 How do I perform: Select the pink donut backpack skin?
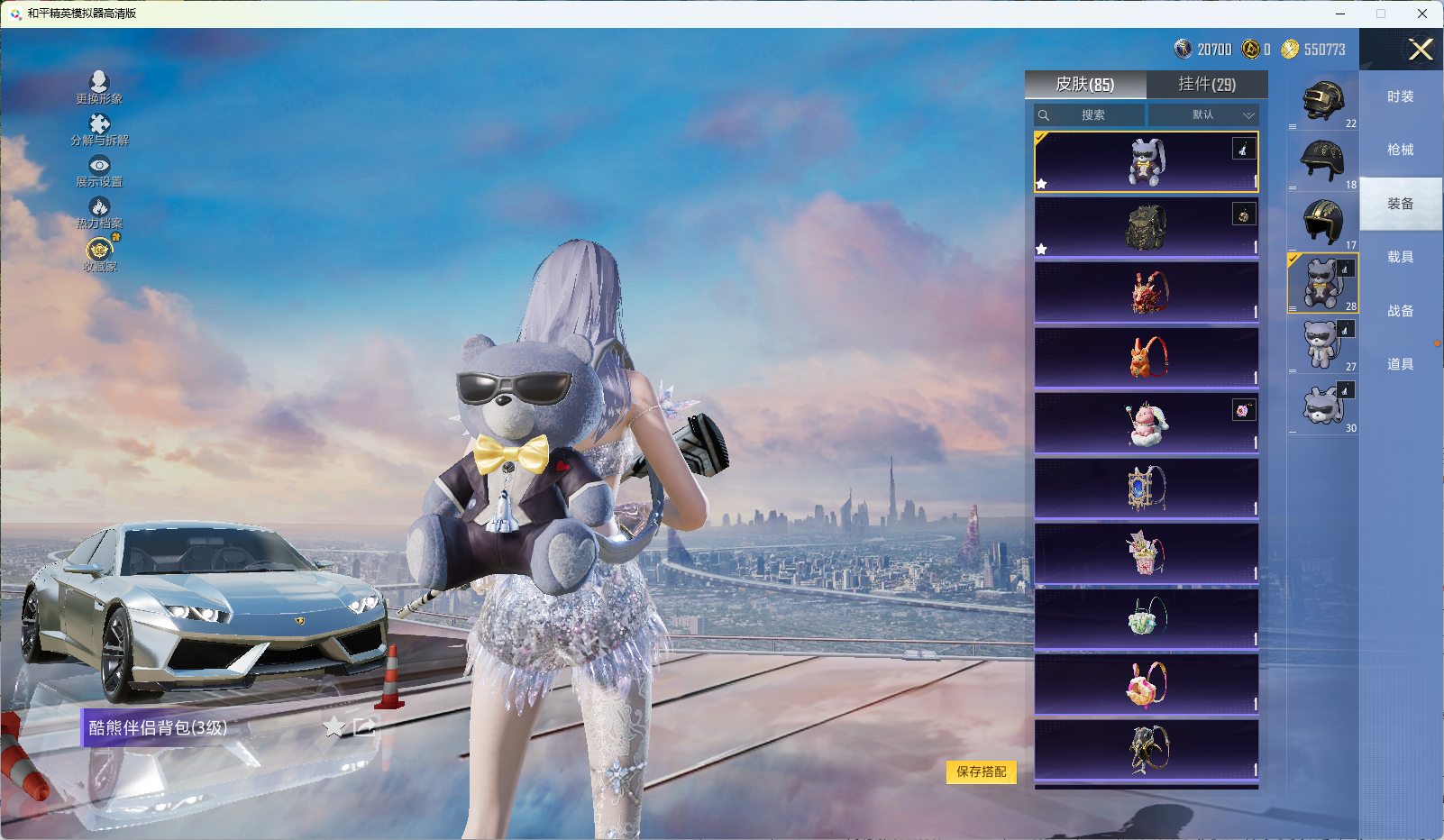point(1146,685)
